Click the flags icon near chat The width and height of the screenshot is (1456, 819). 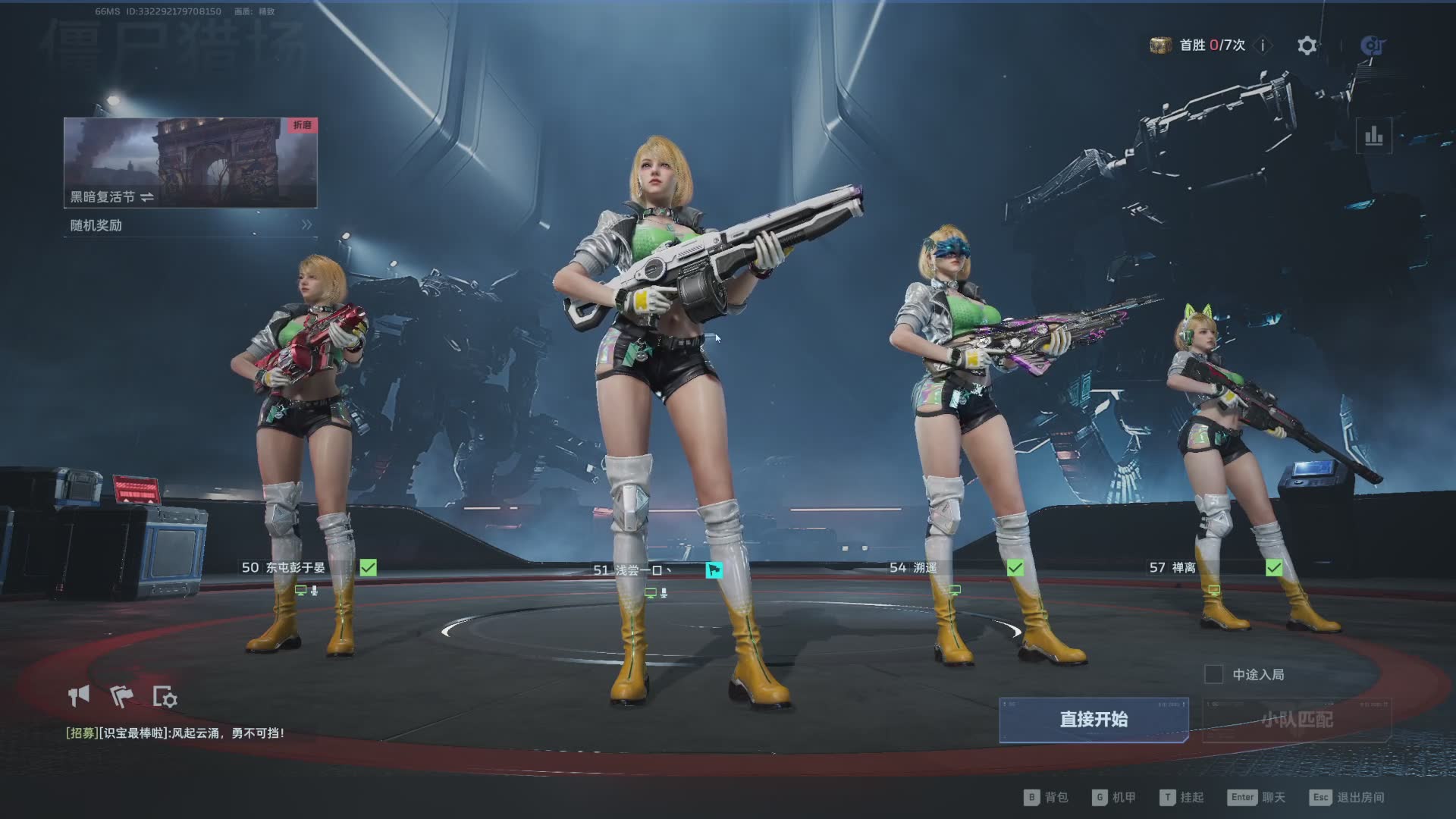[121, 695]
